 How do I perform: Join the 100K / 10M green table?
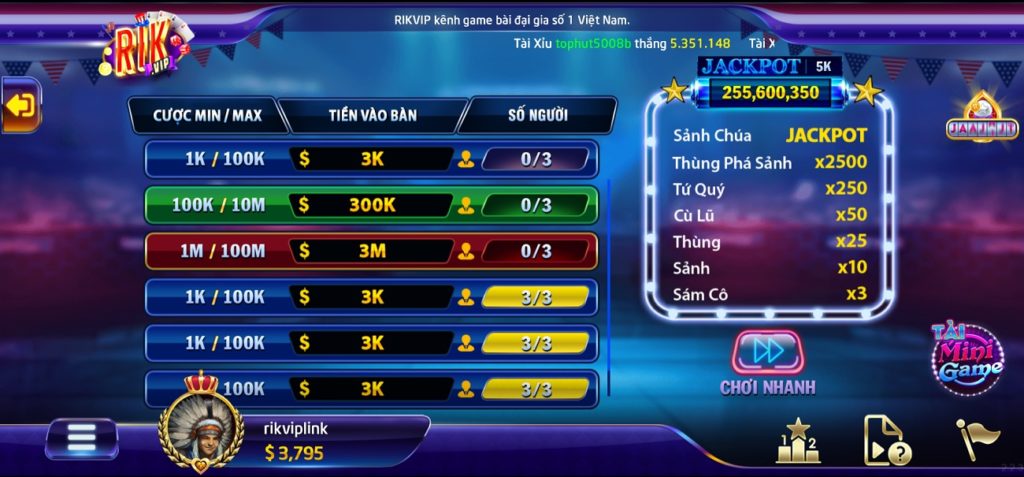pos(371,205)
